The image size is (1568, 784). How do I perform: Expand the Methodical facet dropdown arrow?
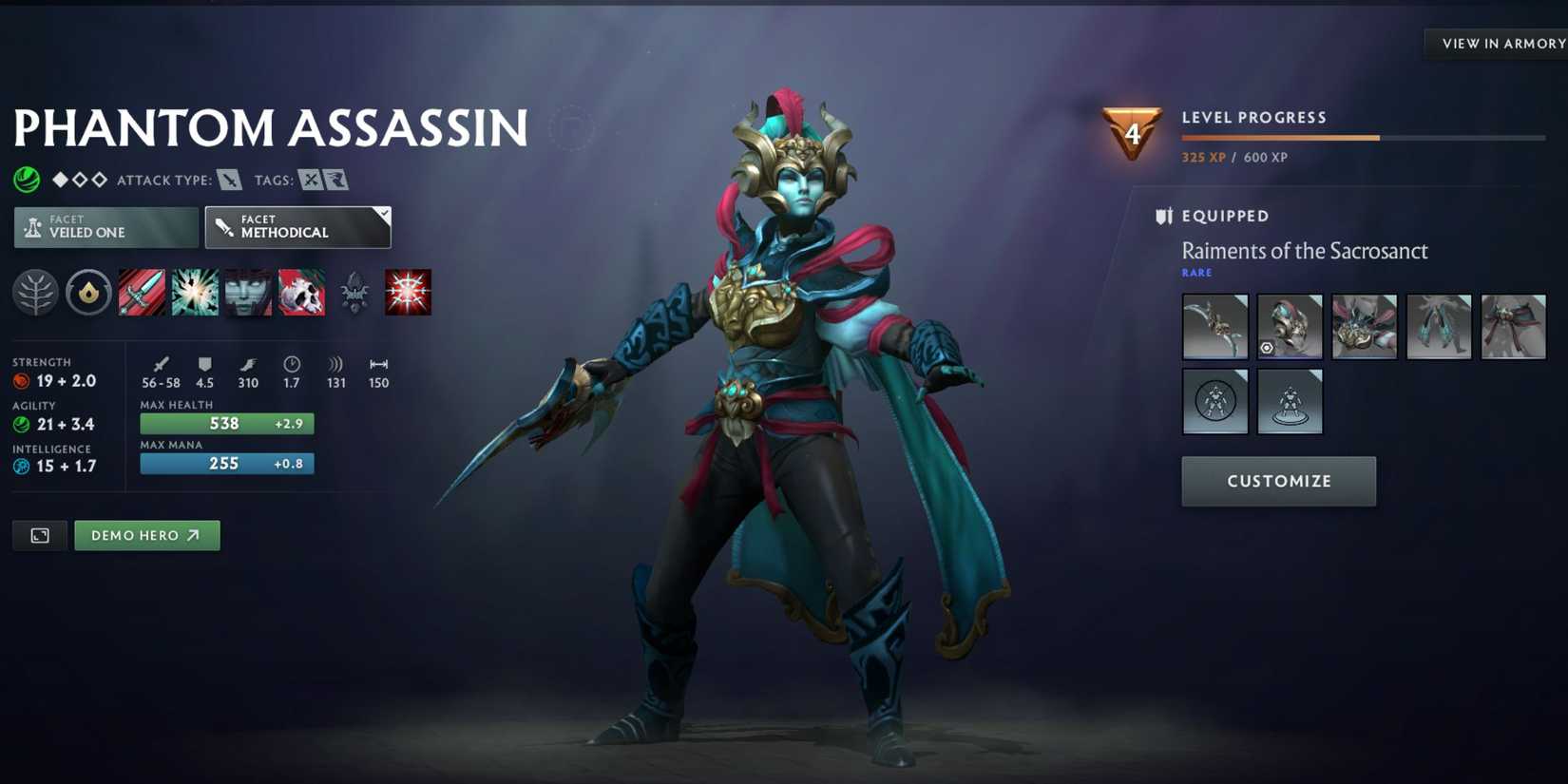[382, 213]
